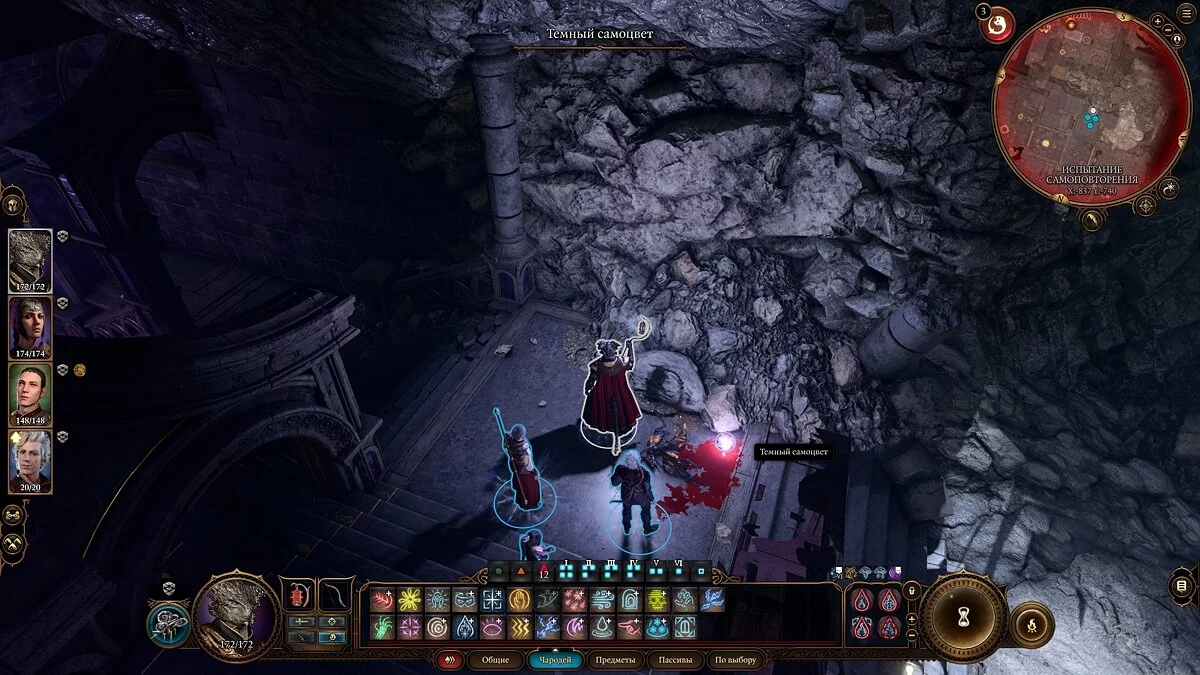Select the dragonborn party portrait
This screenshot has width=1200, height=675.
coord(30,258)
